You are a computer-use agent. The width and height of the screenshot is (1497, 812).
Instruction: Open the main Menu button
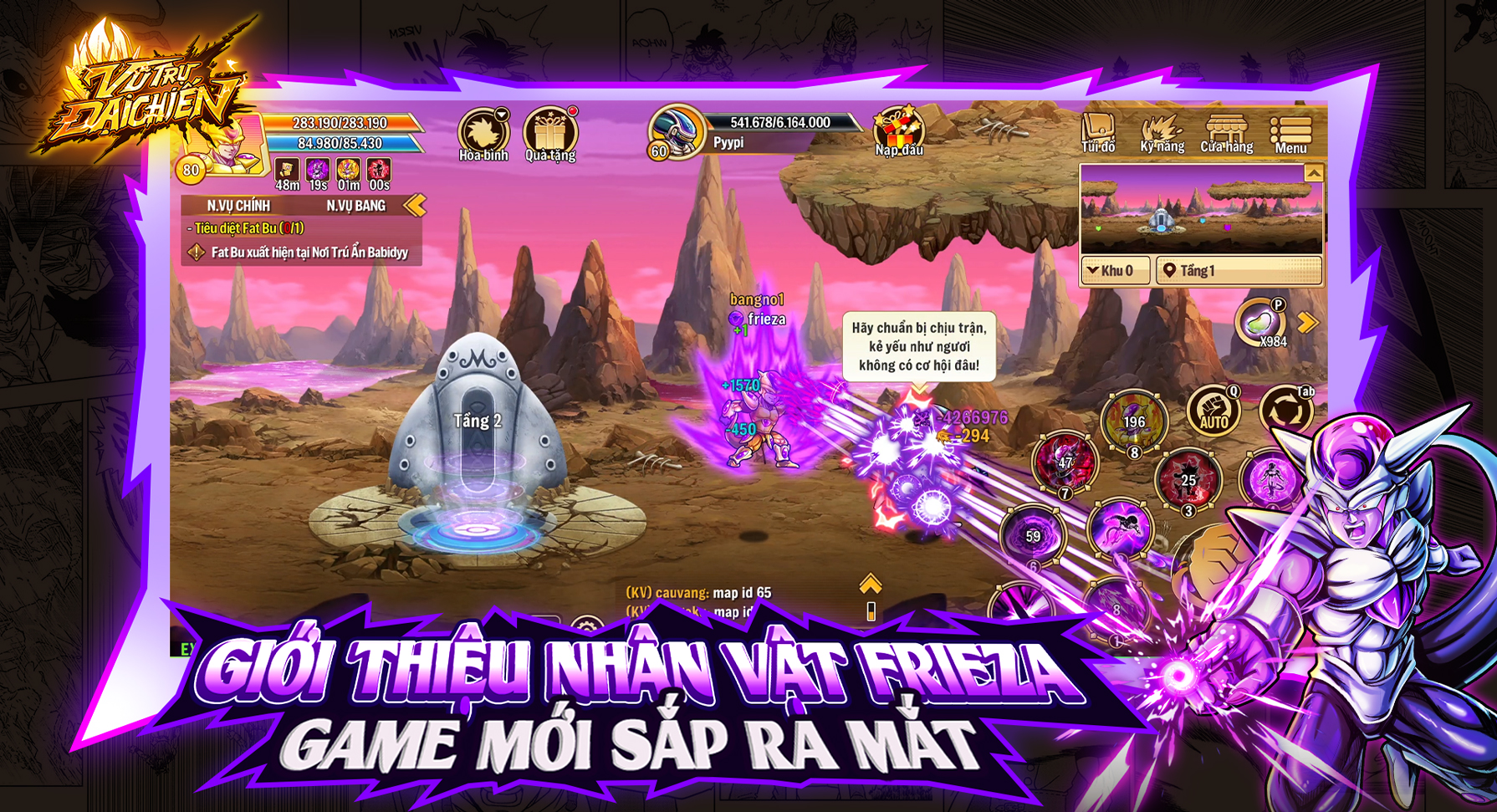point(1290,134)
